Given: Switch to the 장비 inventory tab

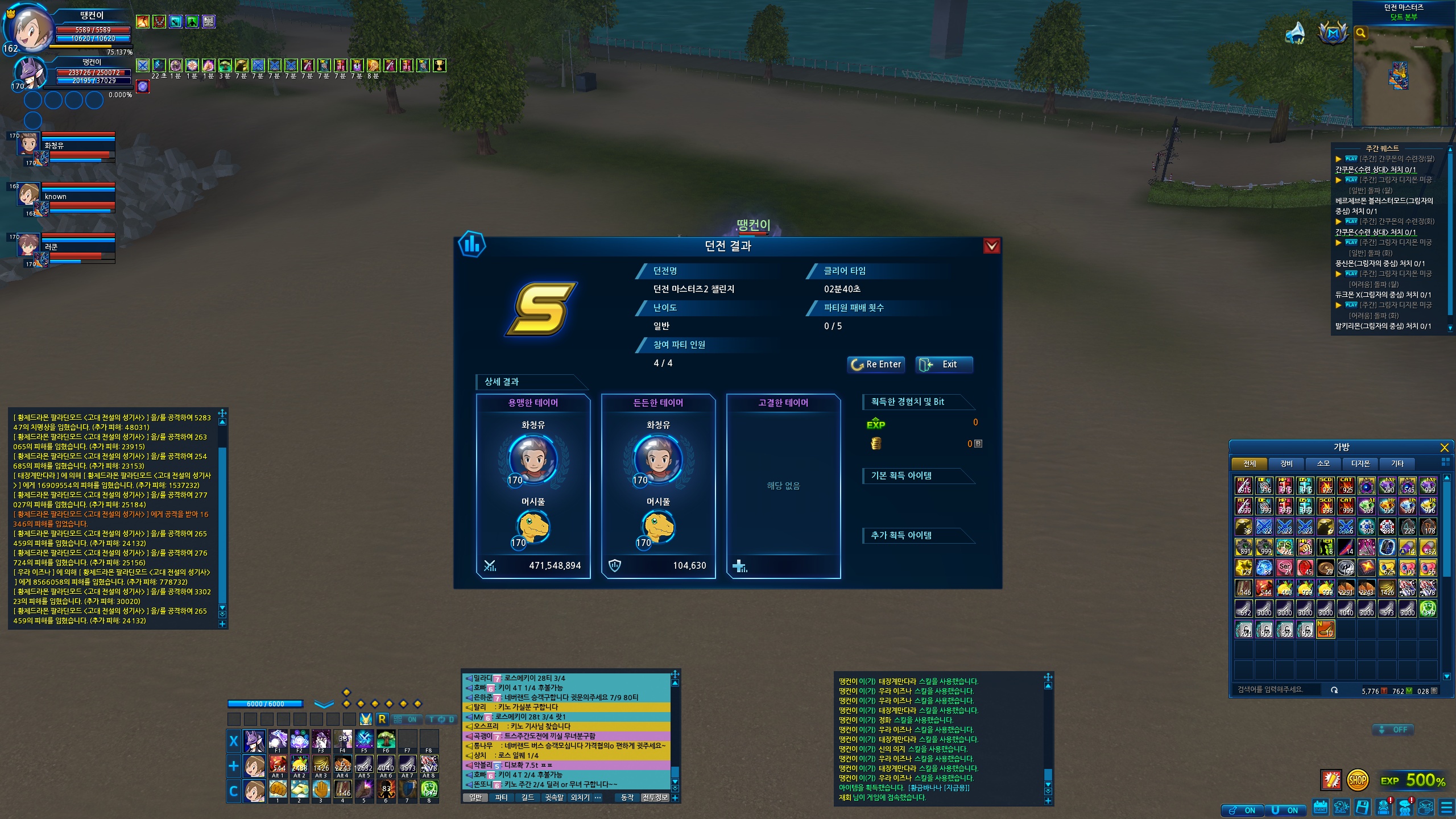Looking at the screenshot, I should tap(1287, 464).
